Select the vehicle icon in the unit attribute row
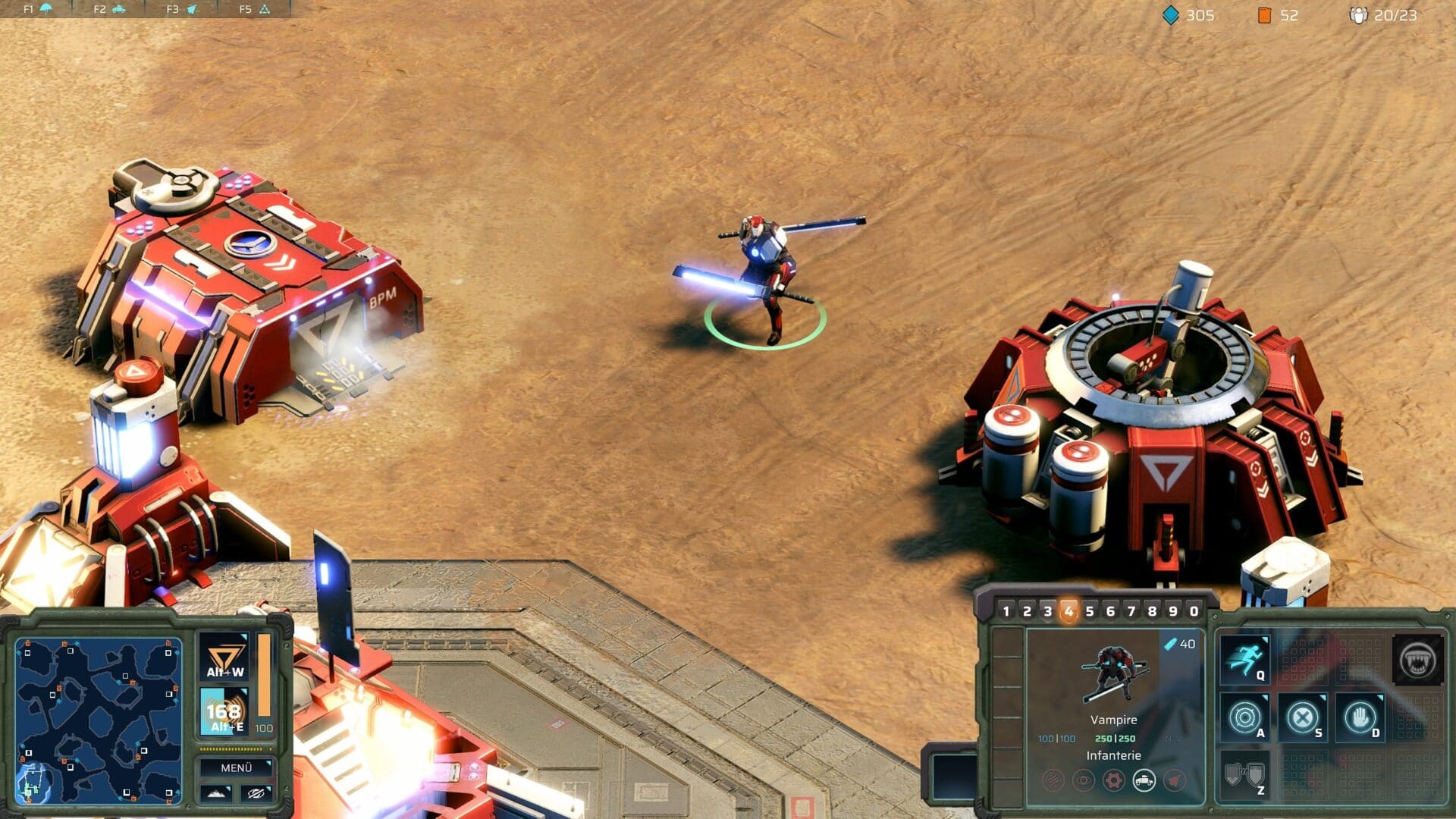The image size is (1456, 819). 1145,779
